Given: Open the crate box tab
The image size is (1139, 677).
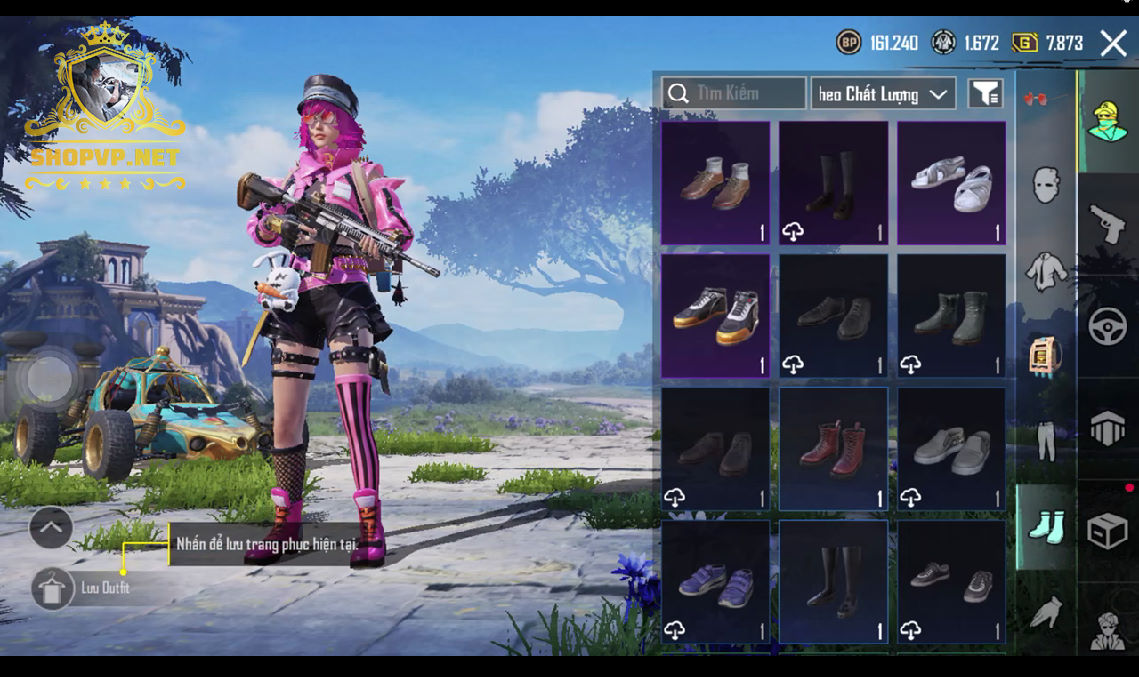Looking at the screenshot, I should coord(1107,531).
